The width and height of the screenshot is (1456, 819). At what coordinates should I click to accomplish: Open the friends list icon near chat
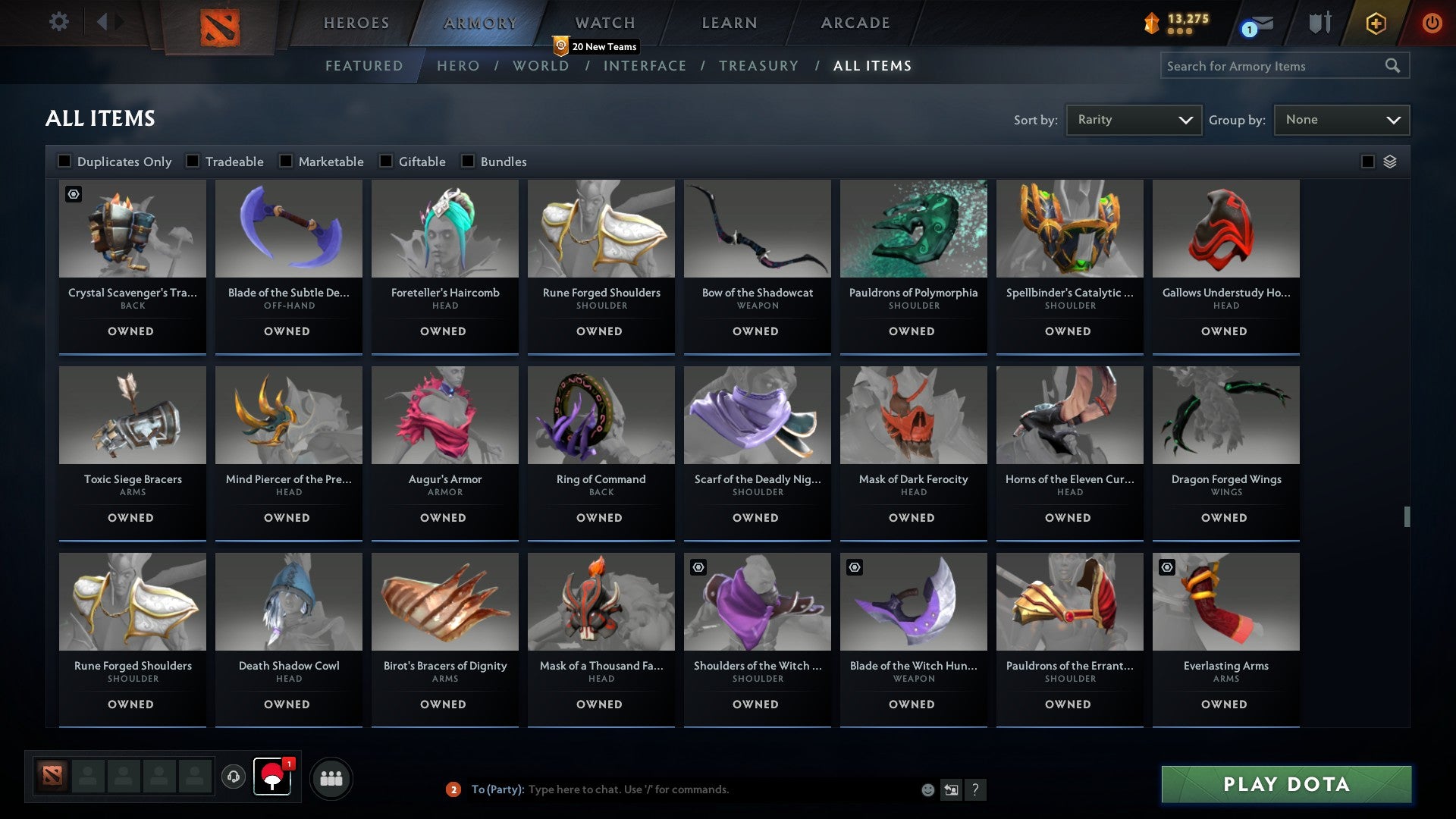(331, 777)
